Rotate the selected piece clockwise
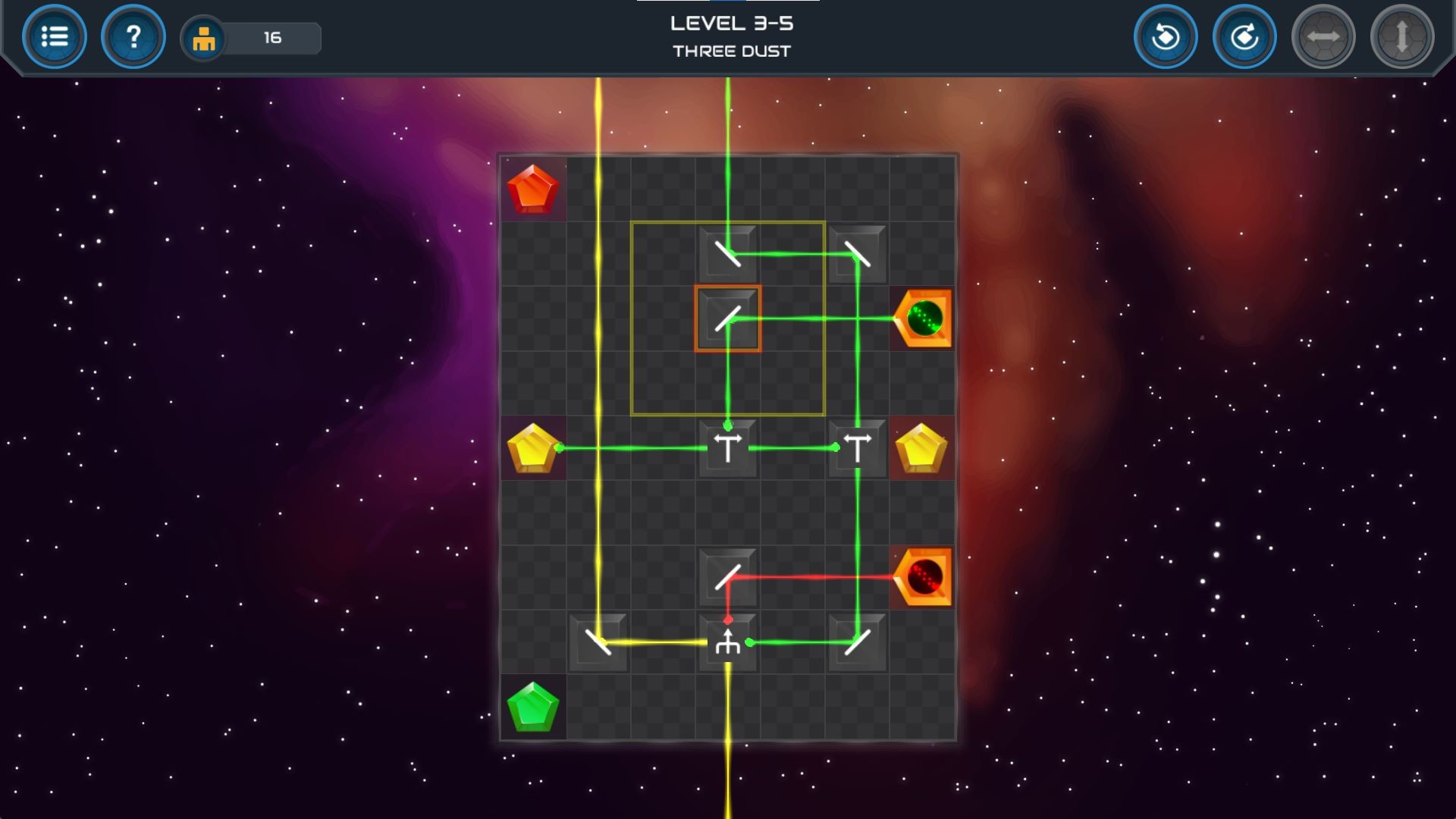The image size is (1456, 819). [1244, 36]
